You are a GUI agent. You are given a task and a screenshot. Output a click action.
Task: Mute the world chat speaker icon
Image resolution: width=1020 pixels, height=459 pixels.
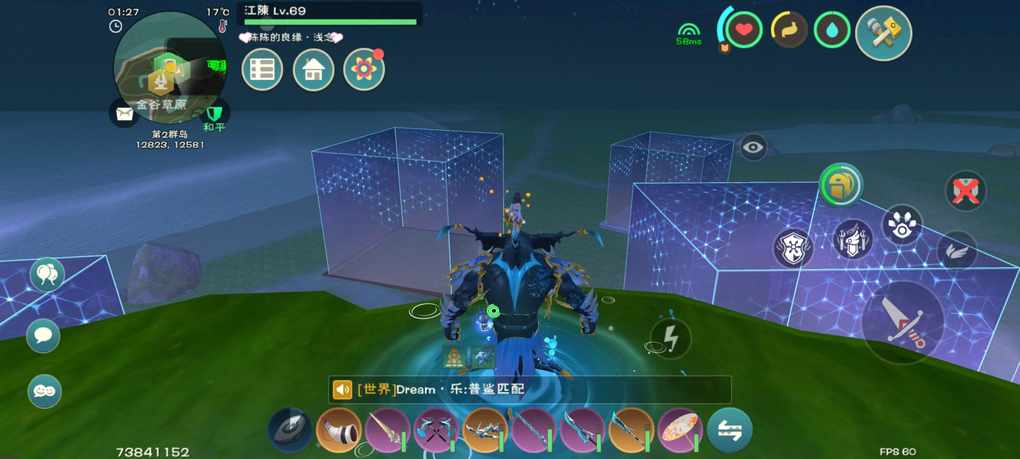click(342, 389)
